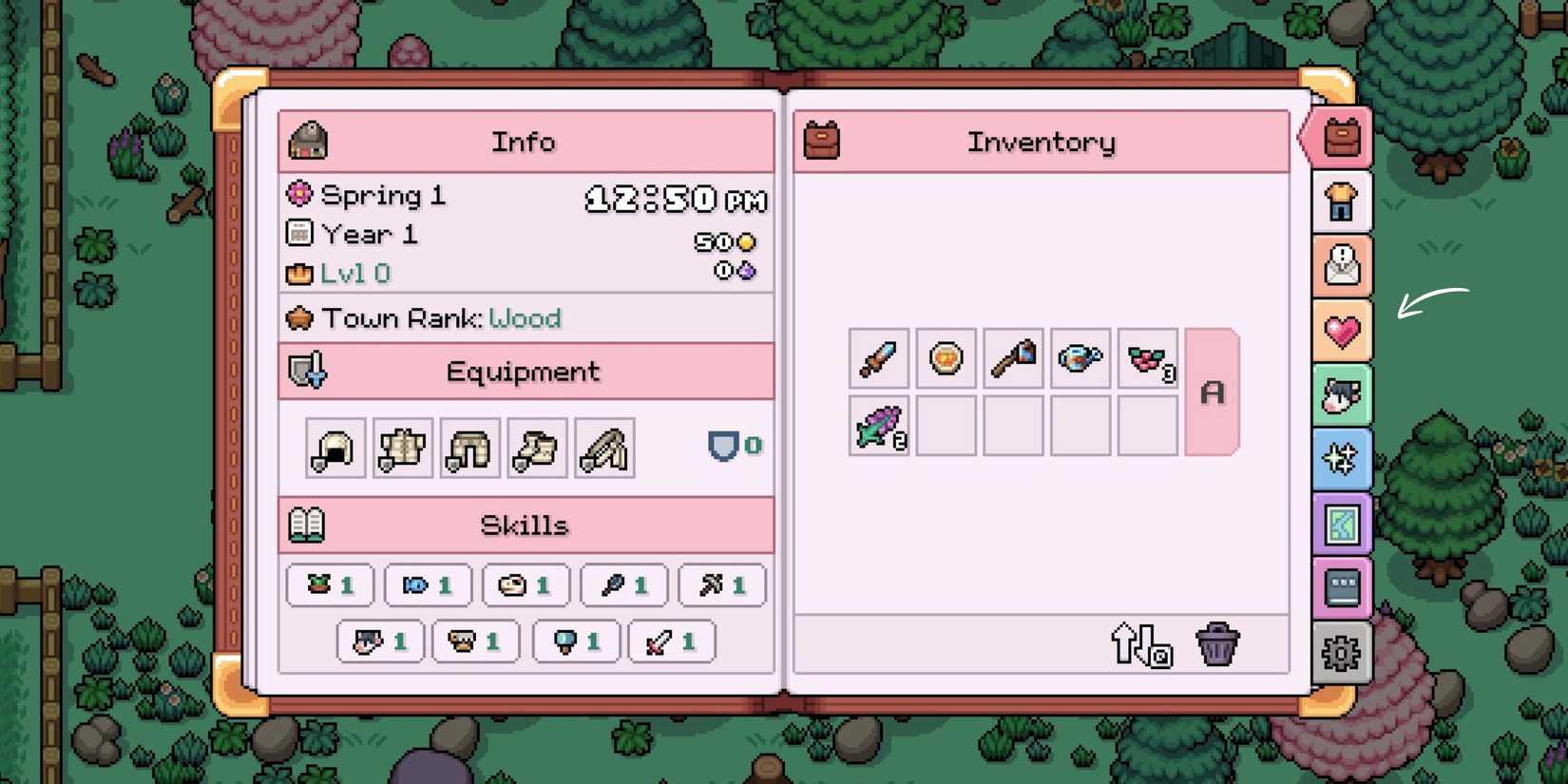Click the watering can inventory item
The height and width of the screenshot is (784, 1568).
tap(1080, 359)
